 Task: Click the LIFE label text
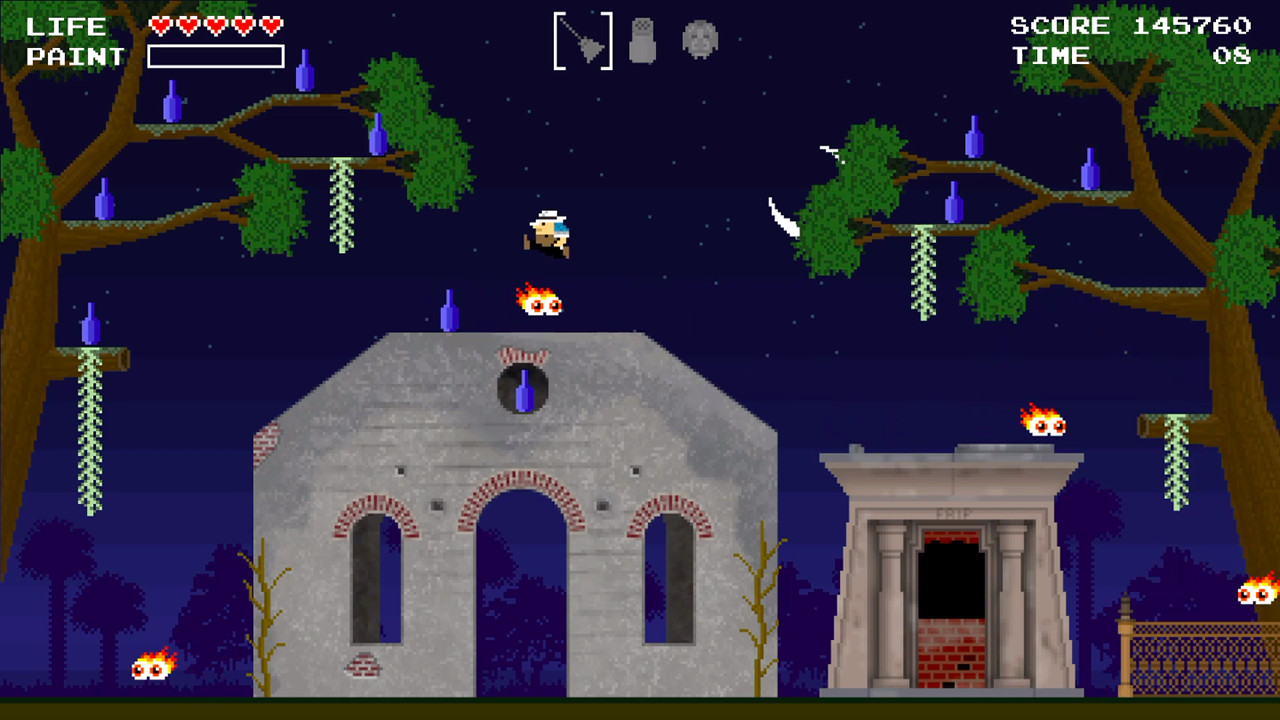65,26
